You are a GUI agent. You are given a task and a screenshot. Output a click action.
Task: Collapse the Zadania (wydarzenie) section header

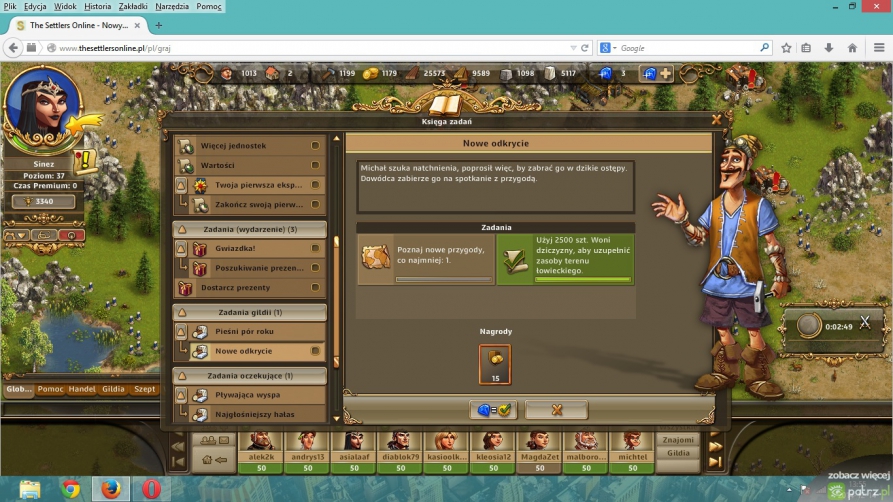250,229
